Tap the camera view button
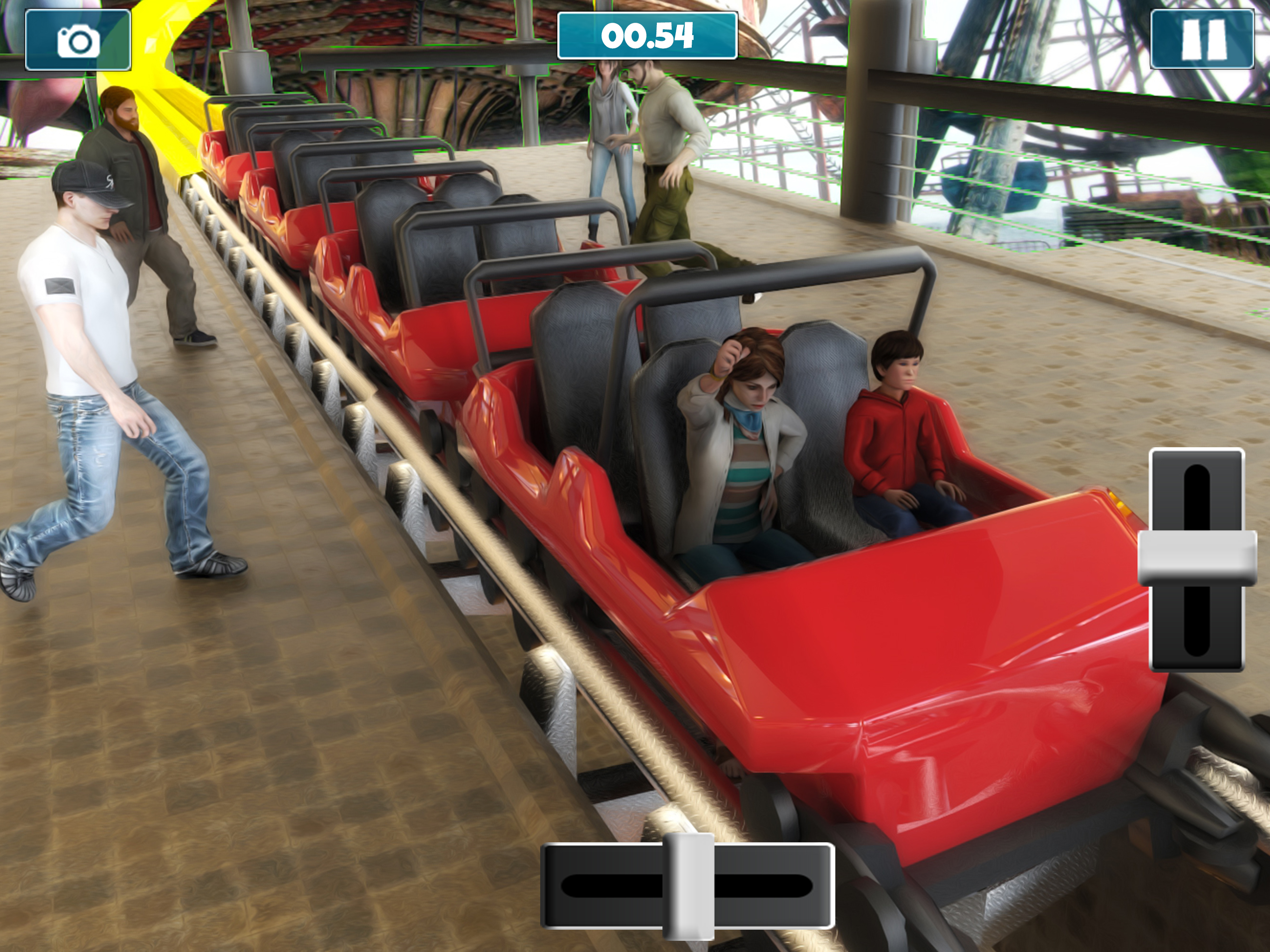Viewport: 1270px width, 952px height. pyautogui.click(x=78, y=40)
